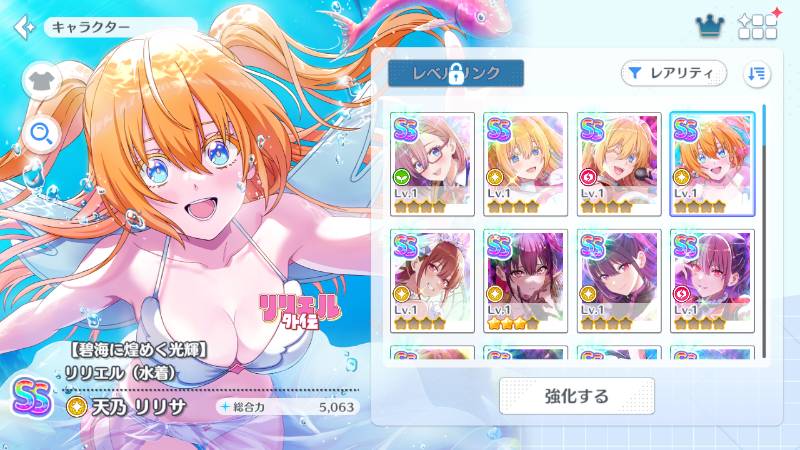Select the glasses girl character card

tap(433, 158)
